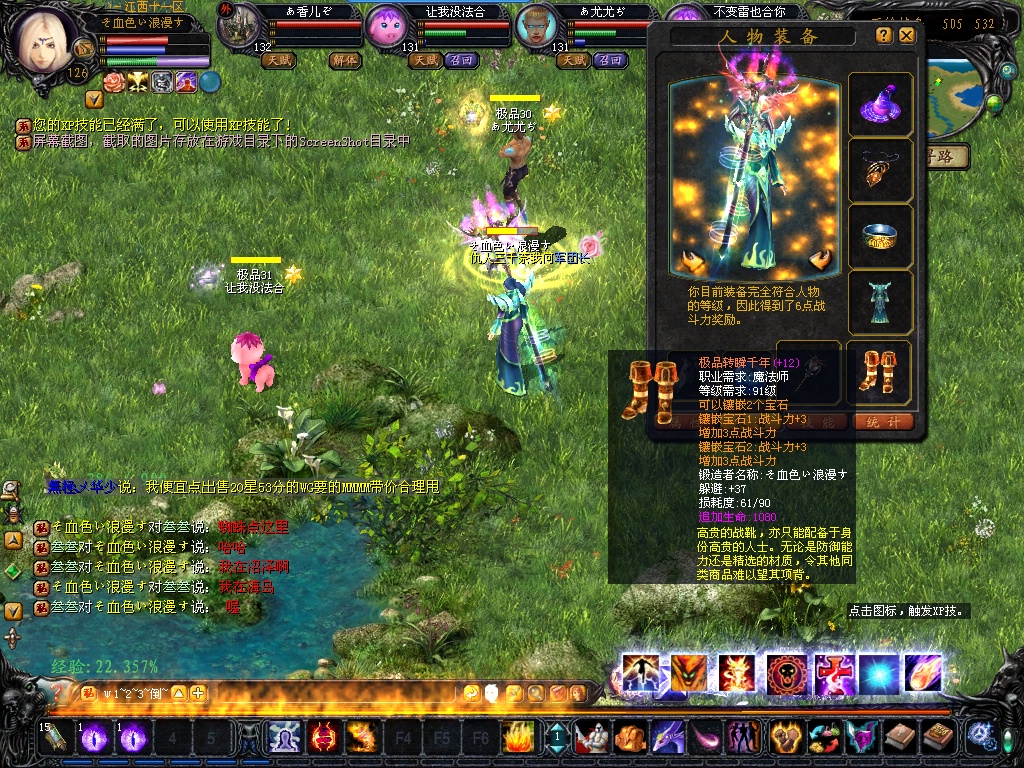Select the ring equipment slot

pyautogui.click(x=880, y=237)
